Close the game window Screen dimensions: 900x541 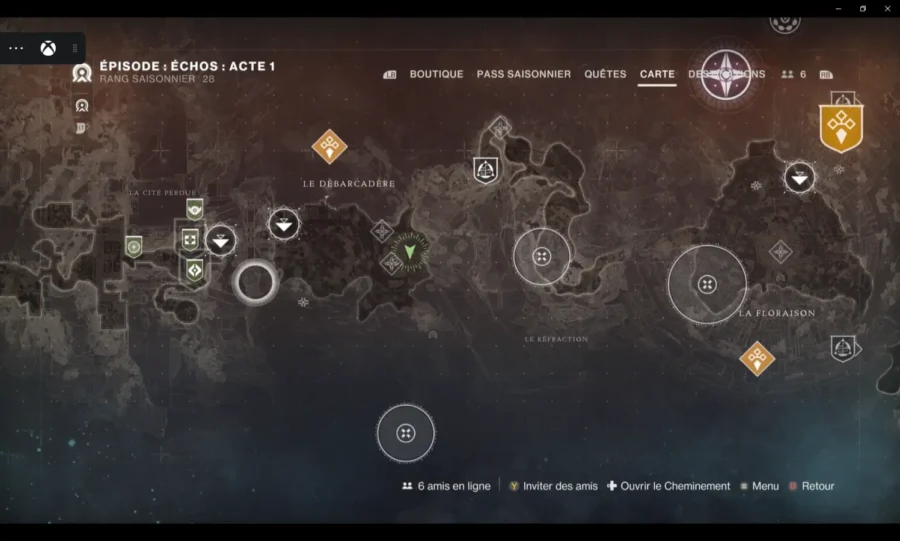[x=888, y=8]
